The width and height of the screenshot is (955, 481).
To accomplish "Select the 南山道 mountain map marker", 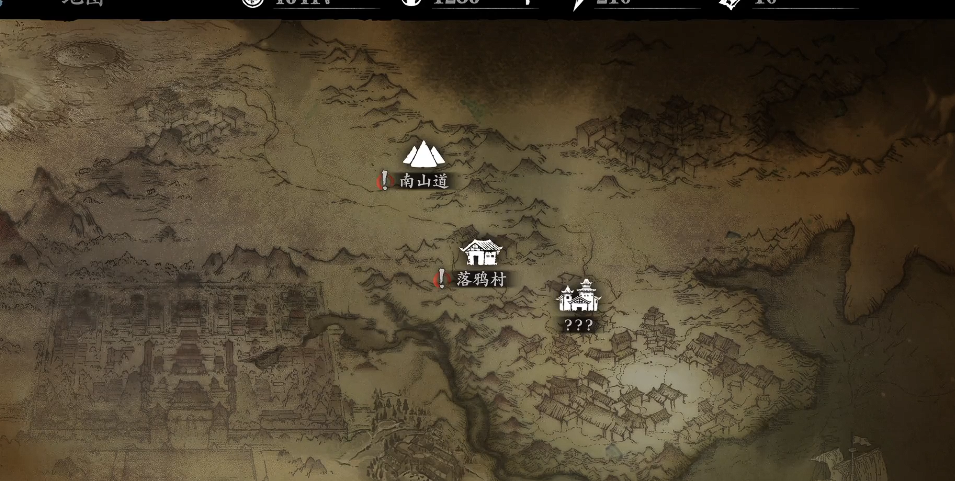I will (423, 155).
